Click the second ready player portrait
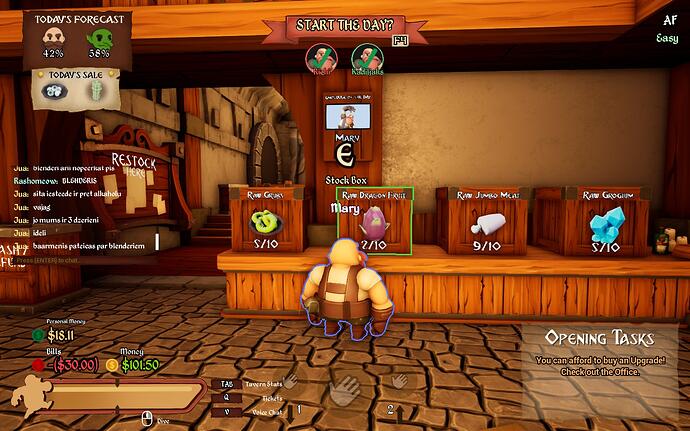 [366, 59]
